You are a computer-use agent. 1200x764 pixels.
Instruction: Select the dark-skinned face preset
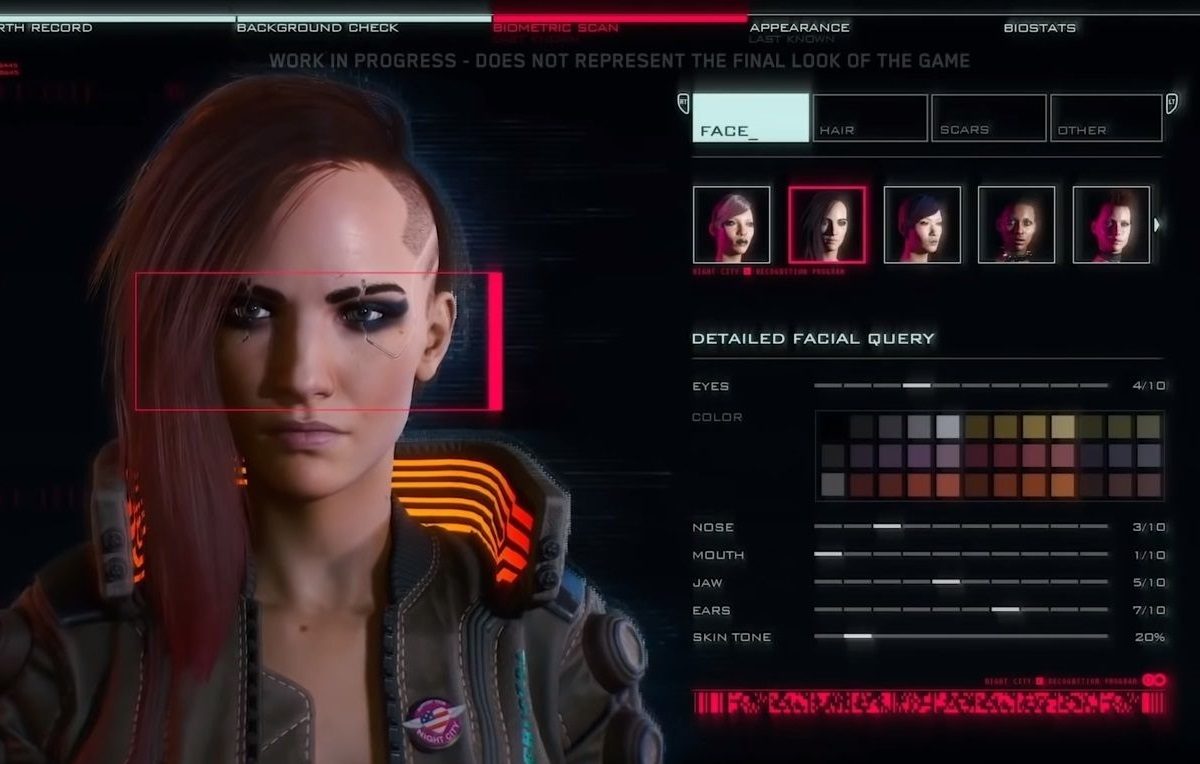coord(1016,224)
